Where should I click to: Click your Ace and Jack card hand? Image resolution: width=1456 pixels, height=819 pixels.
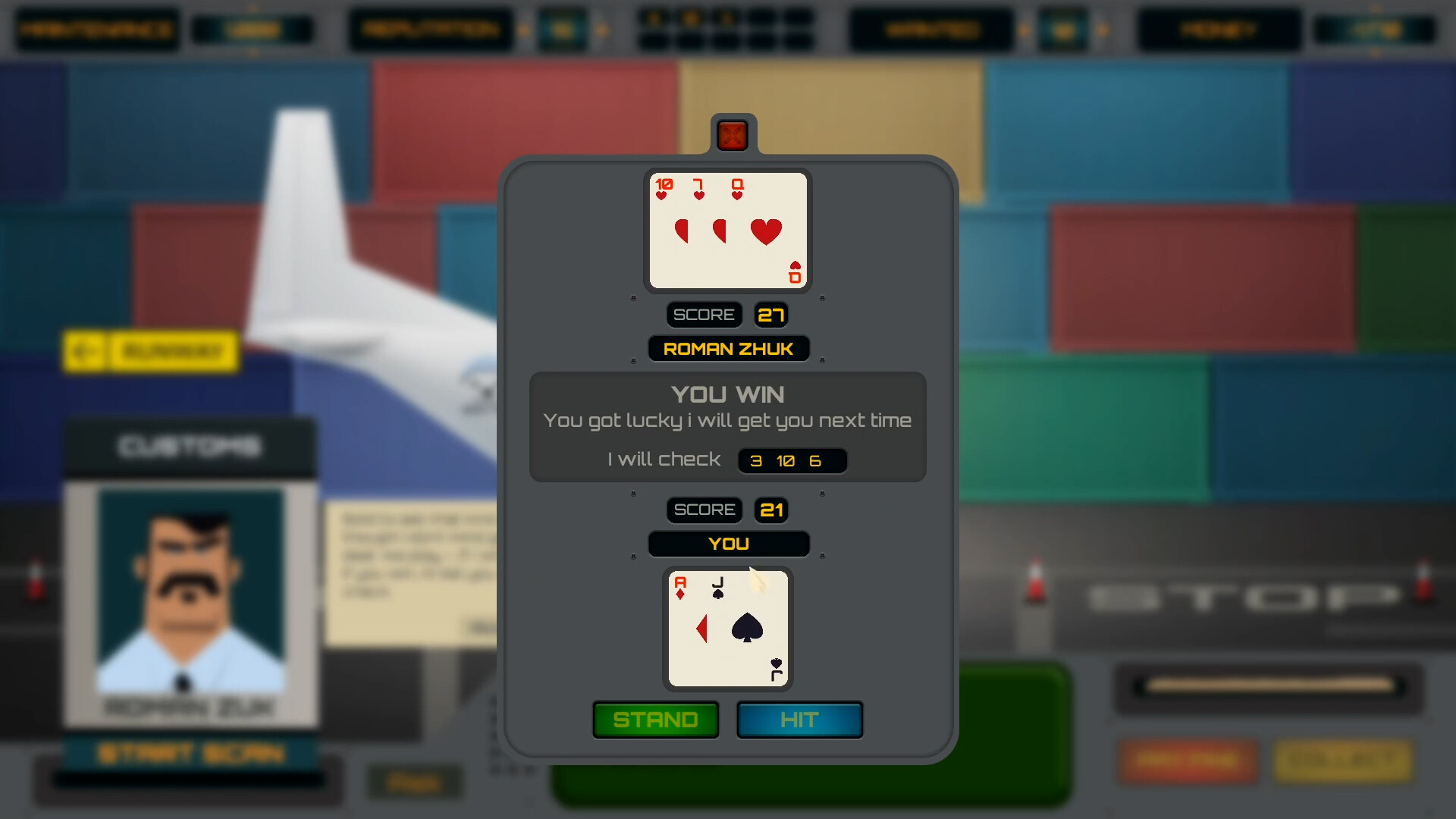(727, 629)
